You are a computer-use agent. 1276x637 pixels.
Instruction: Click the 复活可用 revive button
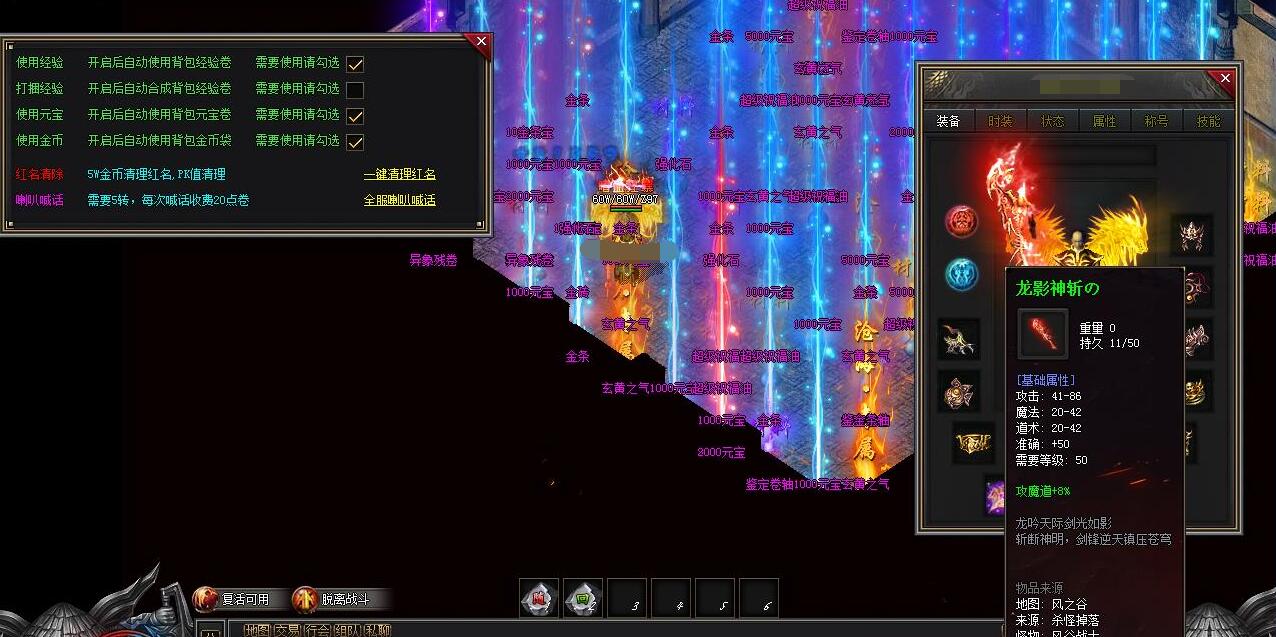click(x=232, y=599)
